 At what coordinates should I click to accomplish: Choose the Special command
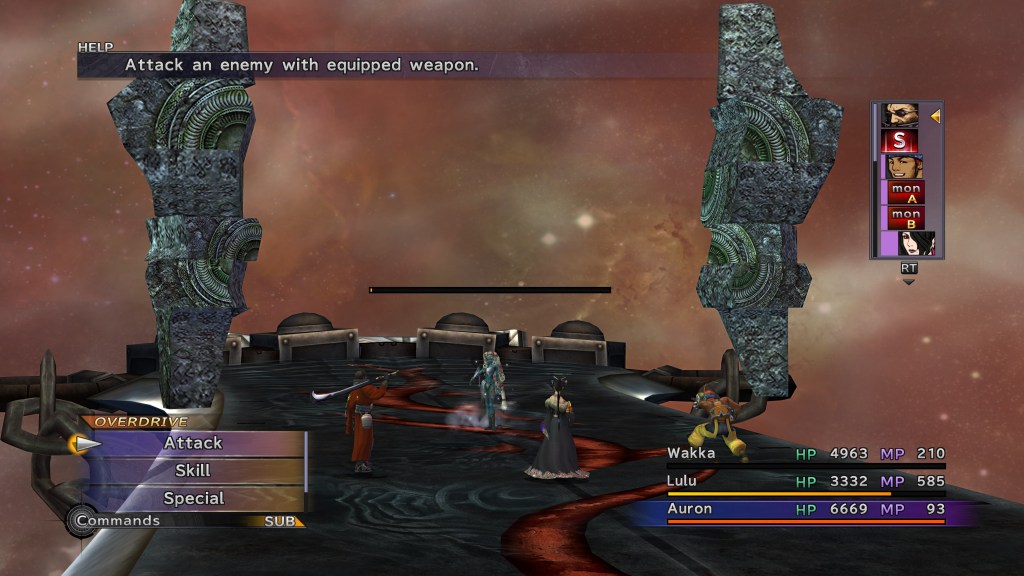[193, 498]
